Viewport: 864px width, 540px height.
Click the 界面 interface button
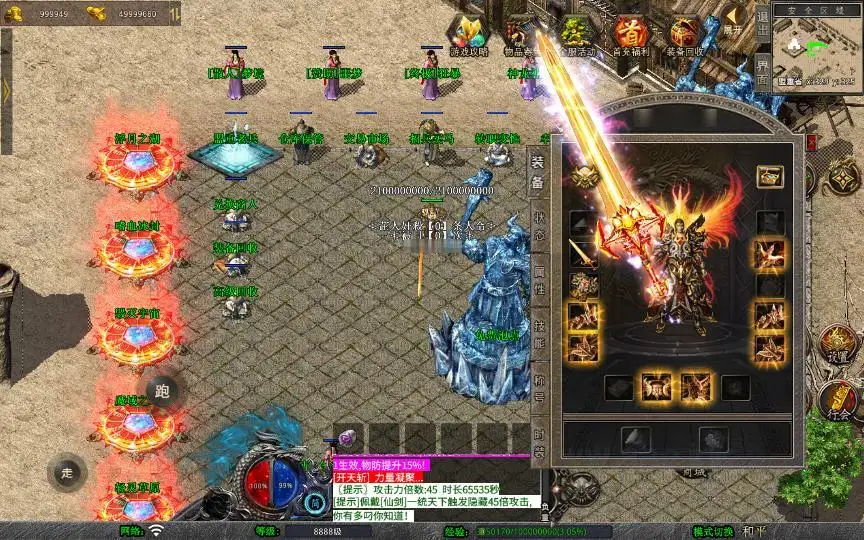(762, 71)
